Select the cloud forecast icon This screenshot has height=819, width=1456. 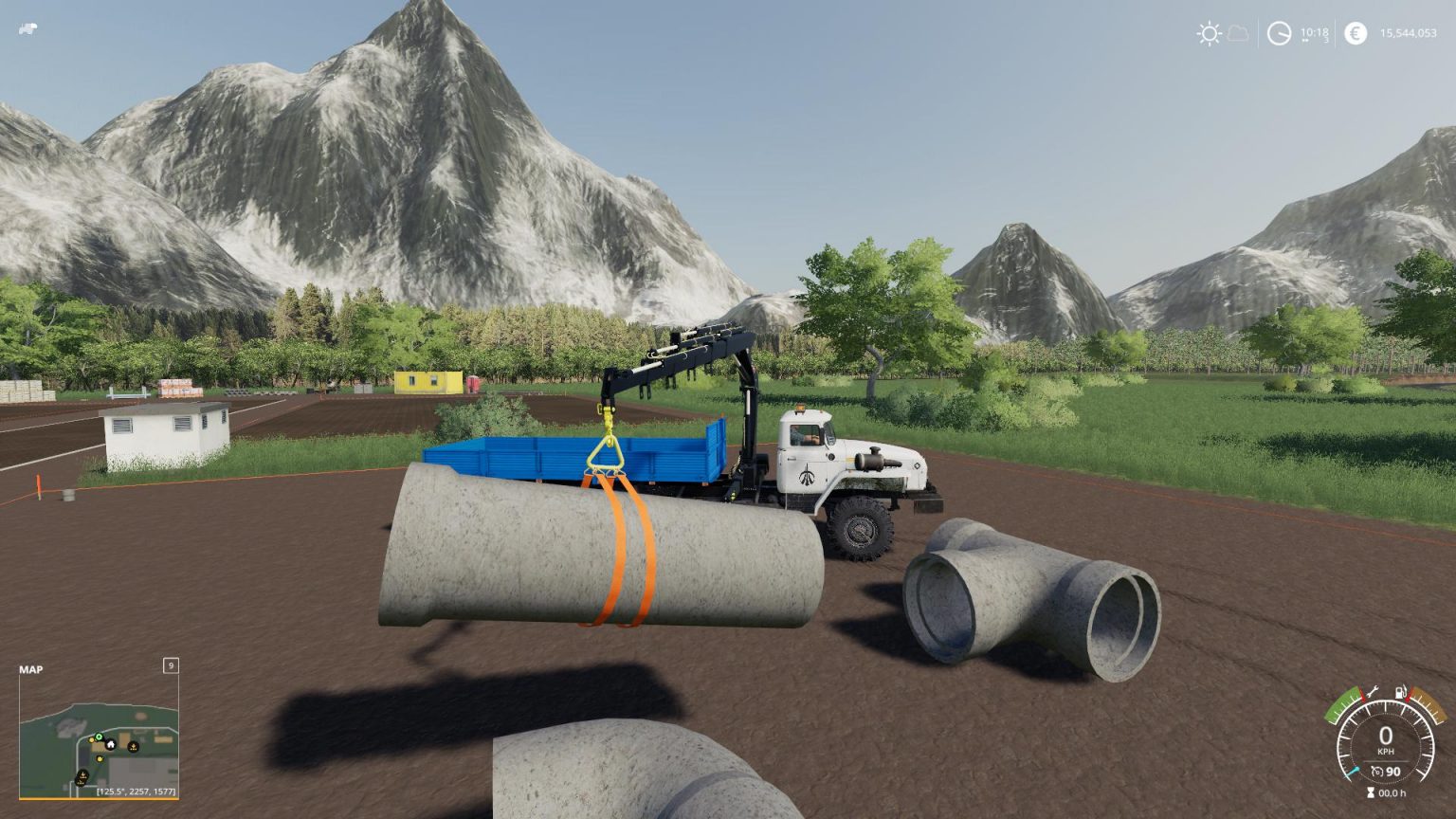point(1238,34)
